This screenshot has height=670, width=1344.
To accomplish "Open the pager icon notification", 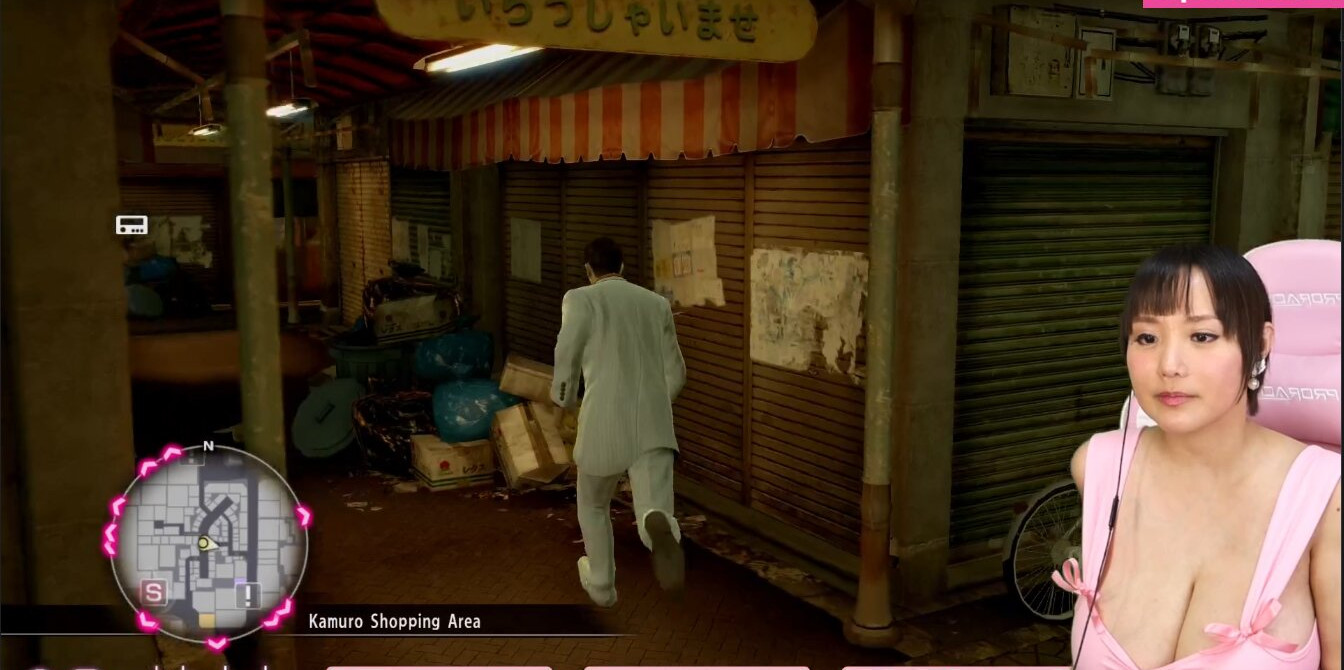I will [132, 225].
